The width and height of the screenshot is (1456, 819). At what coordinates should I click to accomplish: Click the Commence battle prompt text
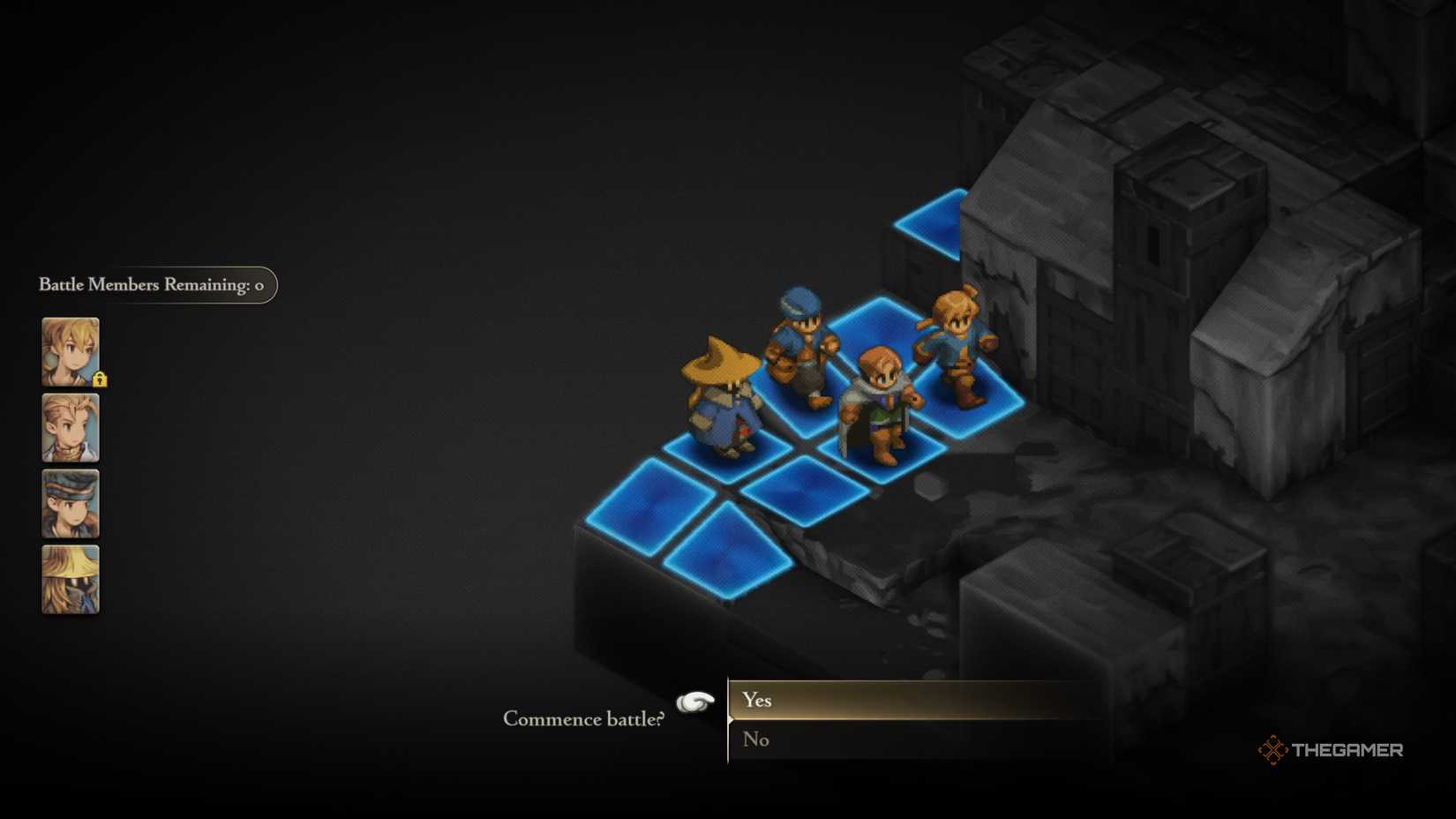pyautogui.click(x=582, y=719)
